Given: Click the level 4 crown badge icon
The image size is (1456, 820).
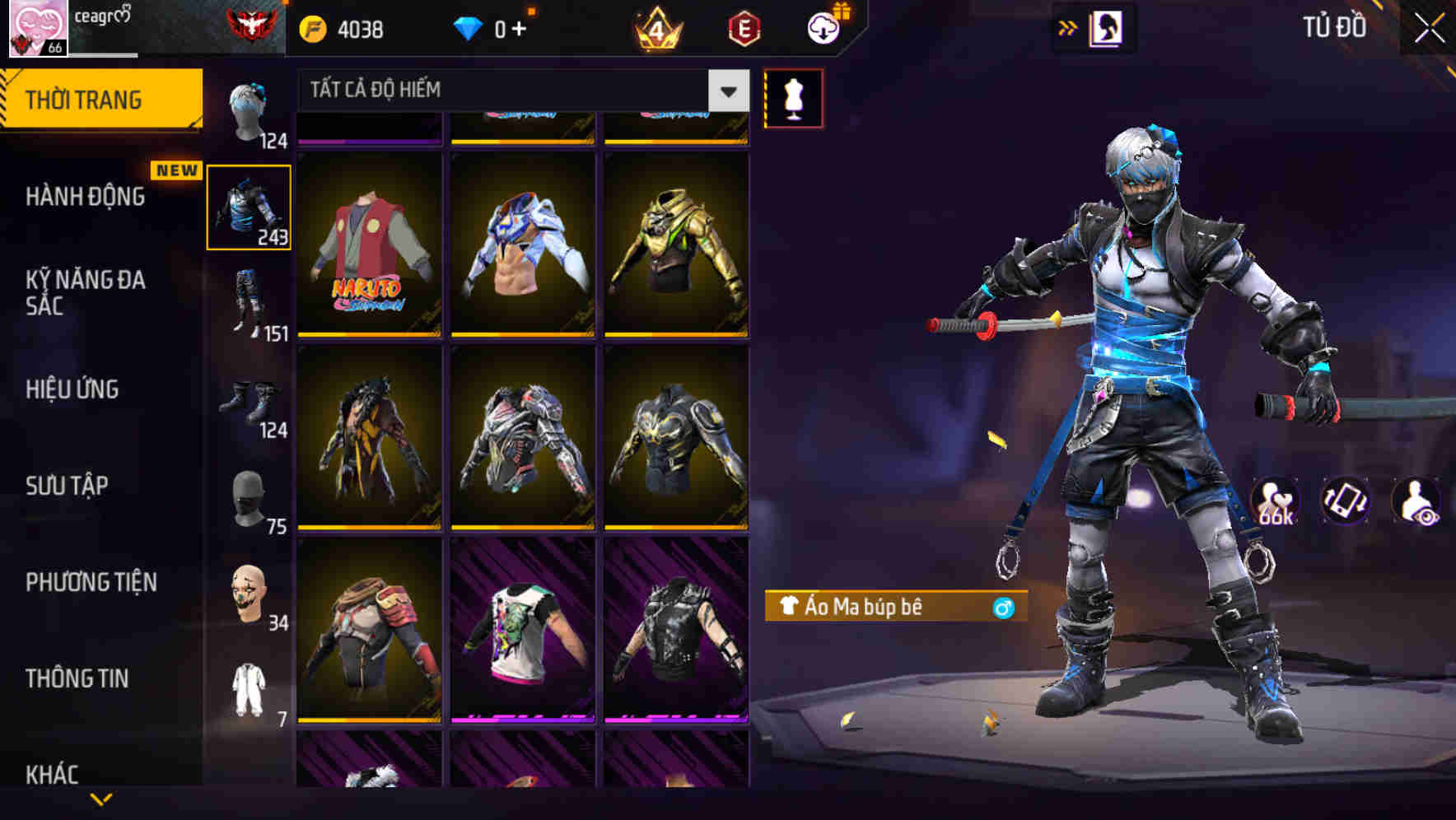Looking at the screenshot, I should point(659,27).
